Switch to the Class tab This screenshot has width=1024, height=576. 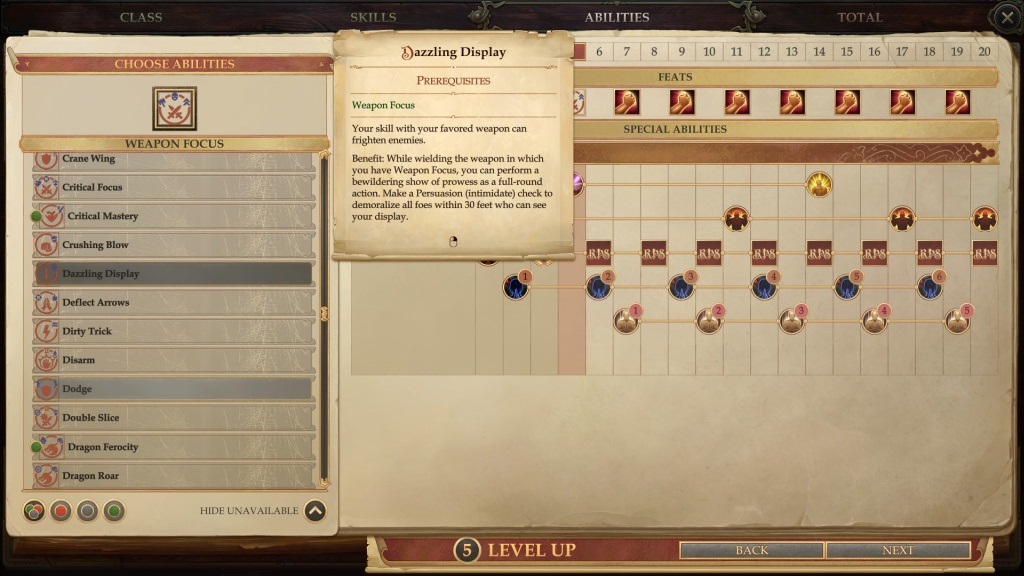pos(141,17)
